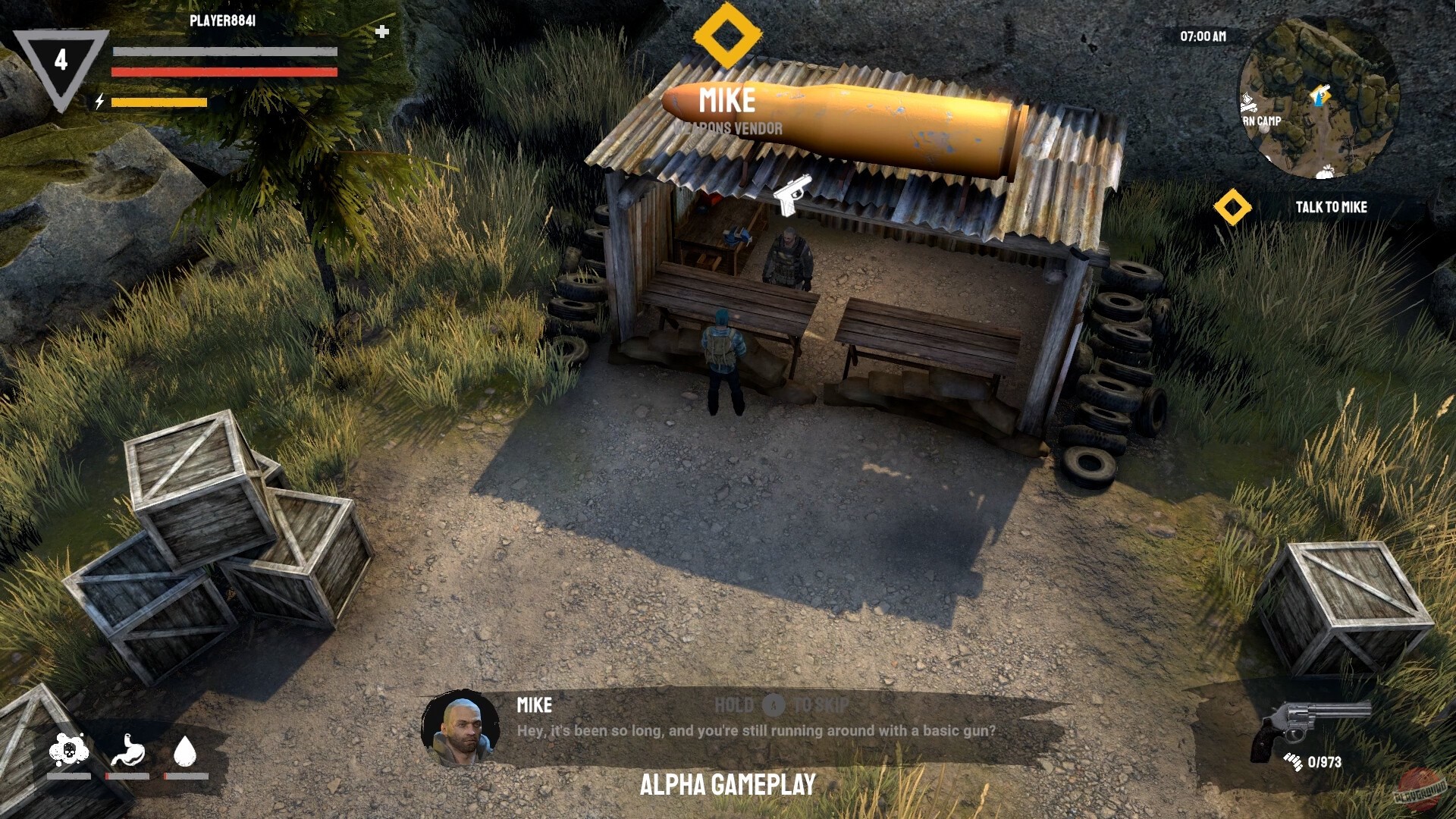Click the water droplet thirst icon
1456x819 pixels.
click(x=186, y=752)
